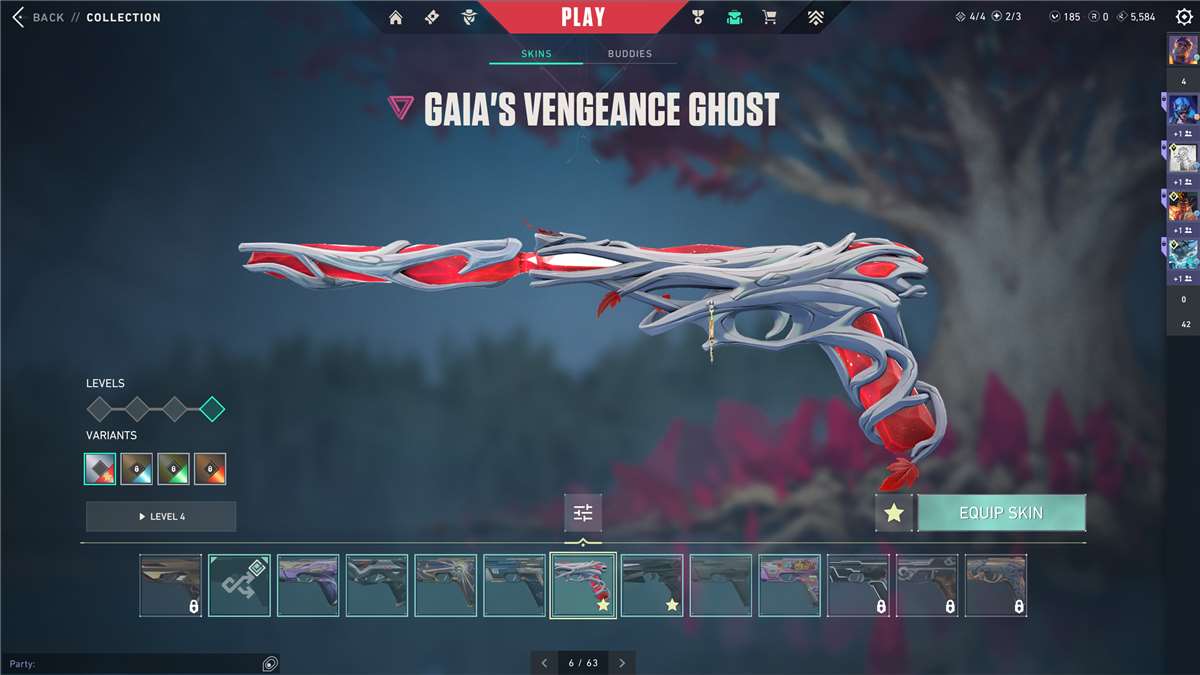Open the career medal icon in top bar

click(698, 17)
